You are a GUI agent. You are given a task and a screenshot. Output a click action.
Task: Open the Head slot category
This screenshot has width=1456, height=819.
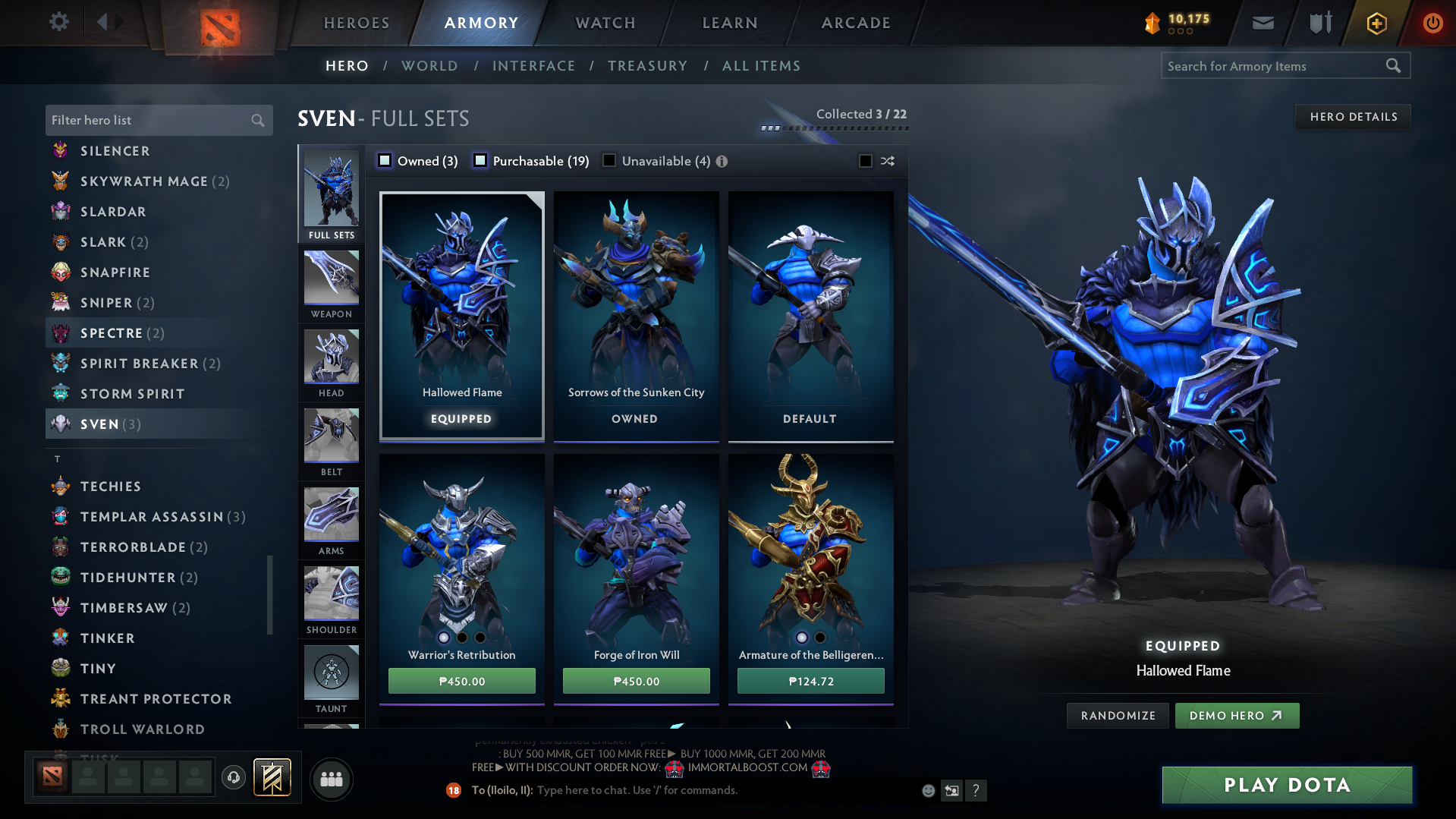click(x=331, y=363)
